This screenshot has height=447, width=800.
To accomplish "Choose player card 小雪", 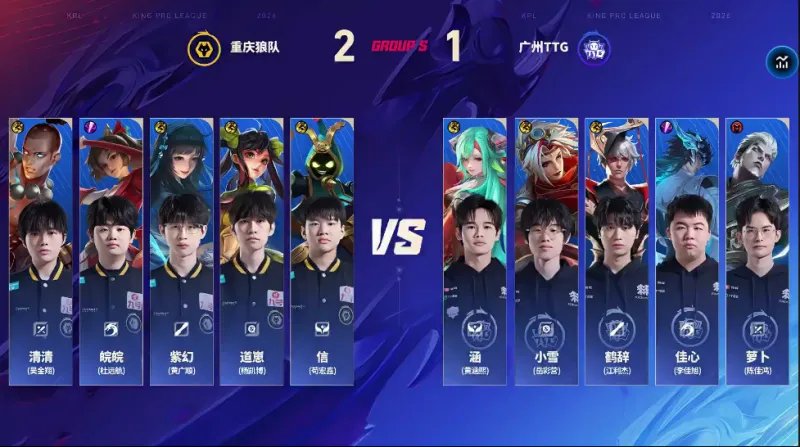I will (546, 250).
